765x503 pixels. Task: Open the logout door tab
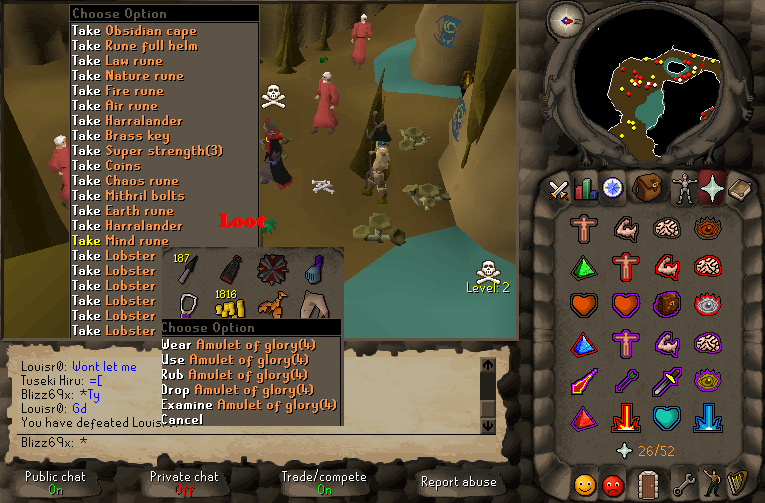(x=649, y=484)
